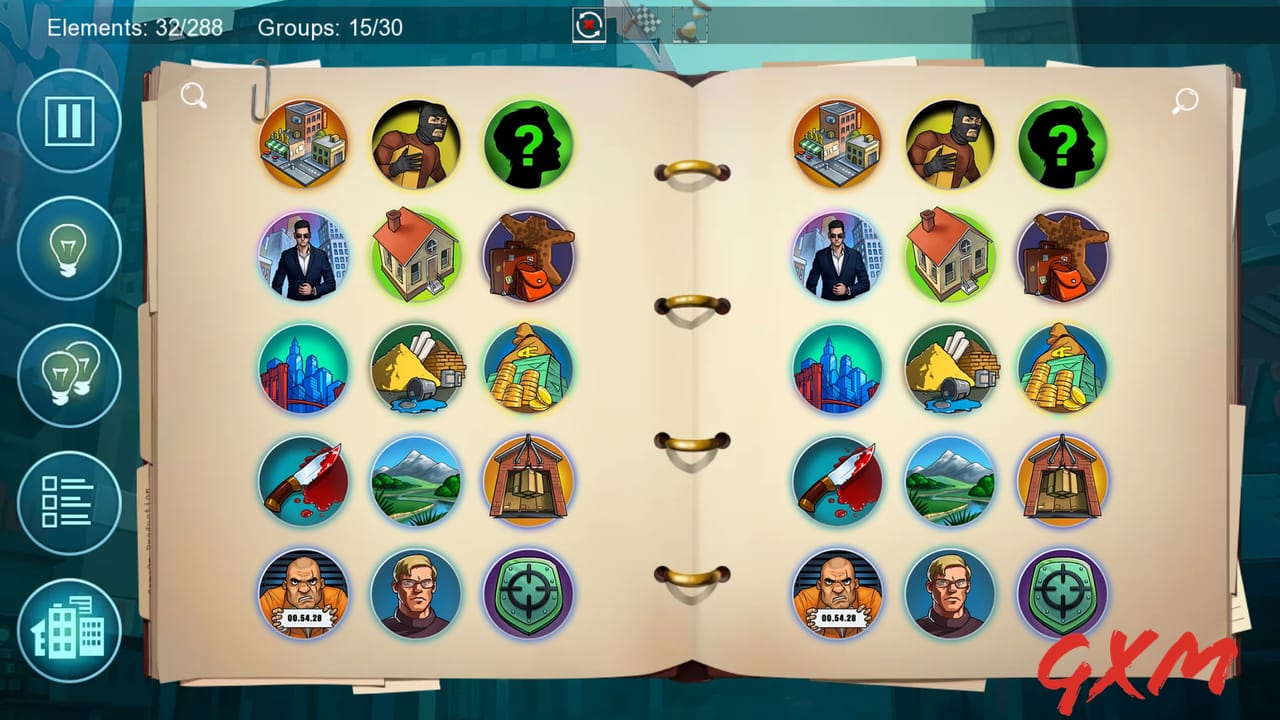Click the green question mark silhouette

pyautogui.click(x=531, y=143)
